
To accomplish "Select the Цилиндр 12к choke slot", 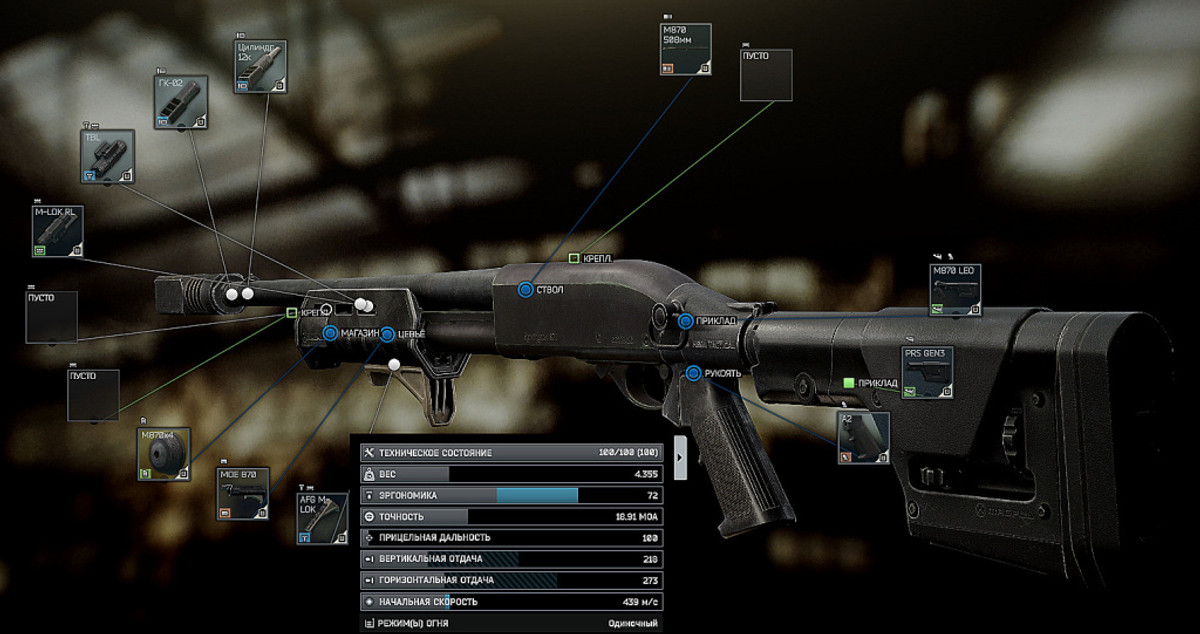I will click(x=261, y=67).
